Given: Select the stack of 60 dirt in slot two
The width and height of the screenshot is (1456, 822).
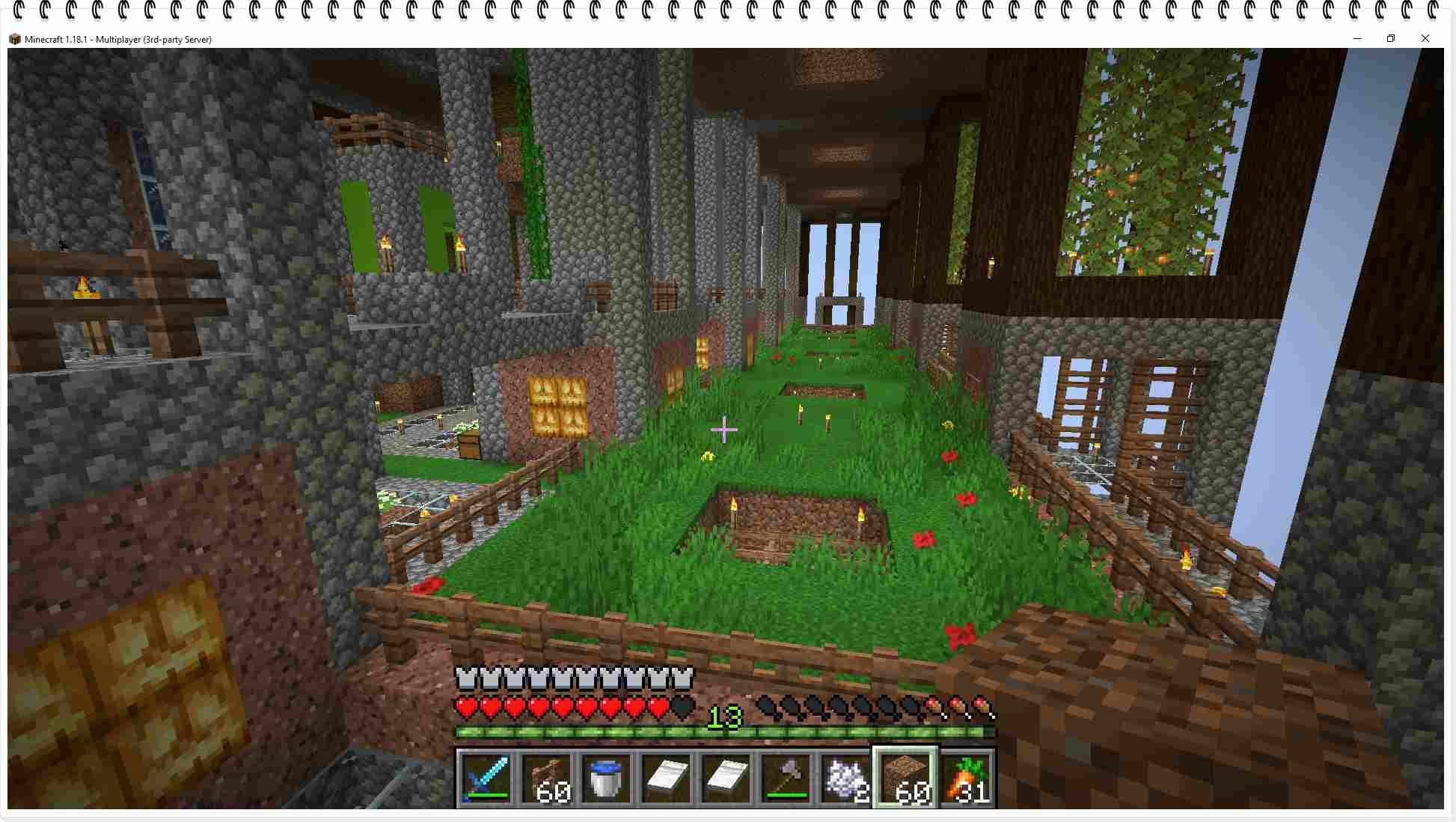Looking at the screenshot, I should pyautogui.click(x=545, y=777).
